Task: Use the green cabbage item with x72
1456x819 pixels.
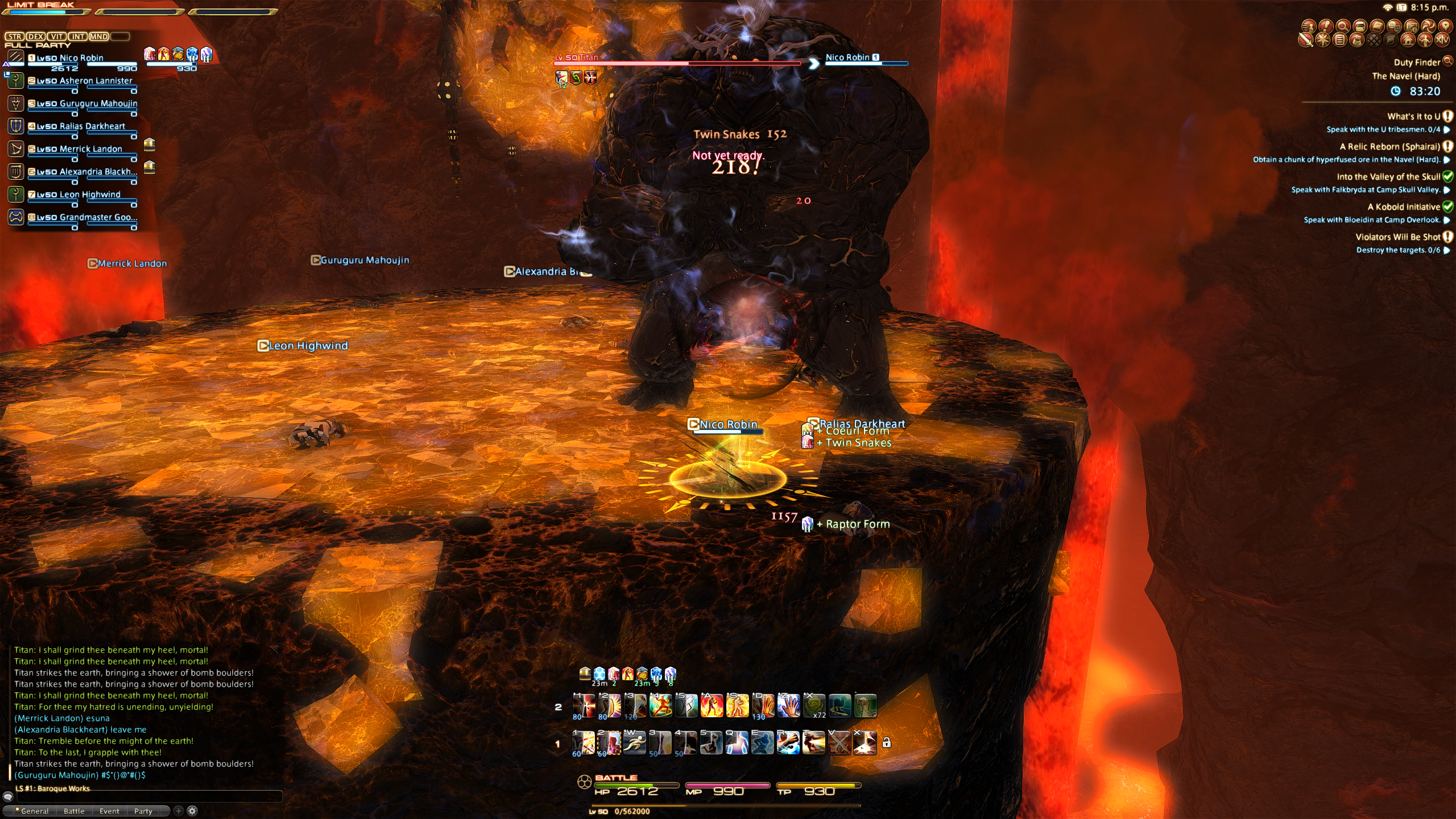Action: coord(814,706)
